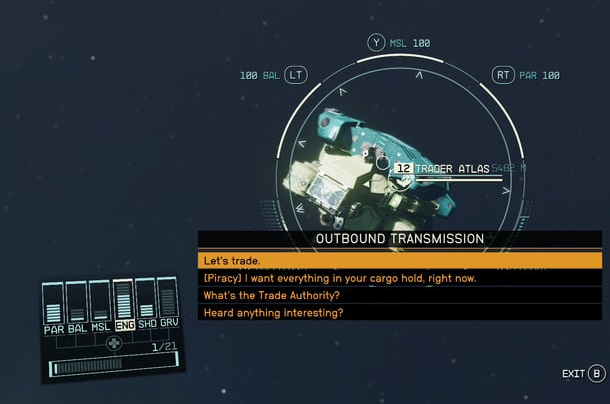The width and height of the screenshot is (610, 404).
Task: Select the Piracy cargo hold demand reply
Action: click(x=400, y=278)
